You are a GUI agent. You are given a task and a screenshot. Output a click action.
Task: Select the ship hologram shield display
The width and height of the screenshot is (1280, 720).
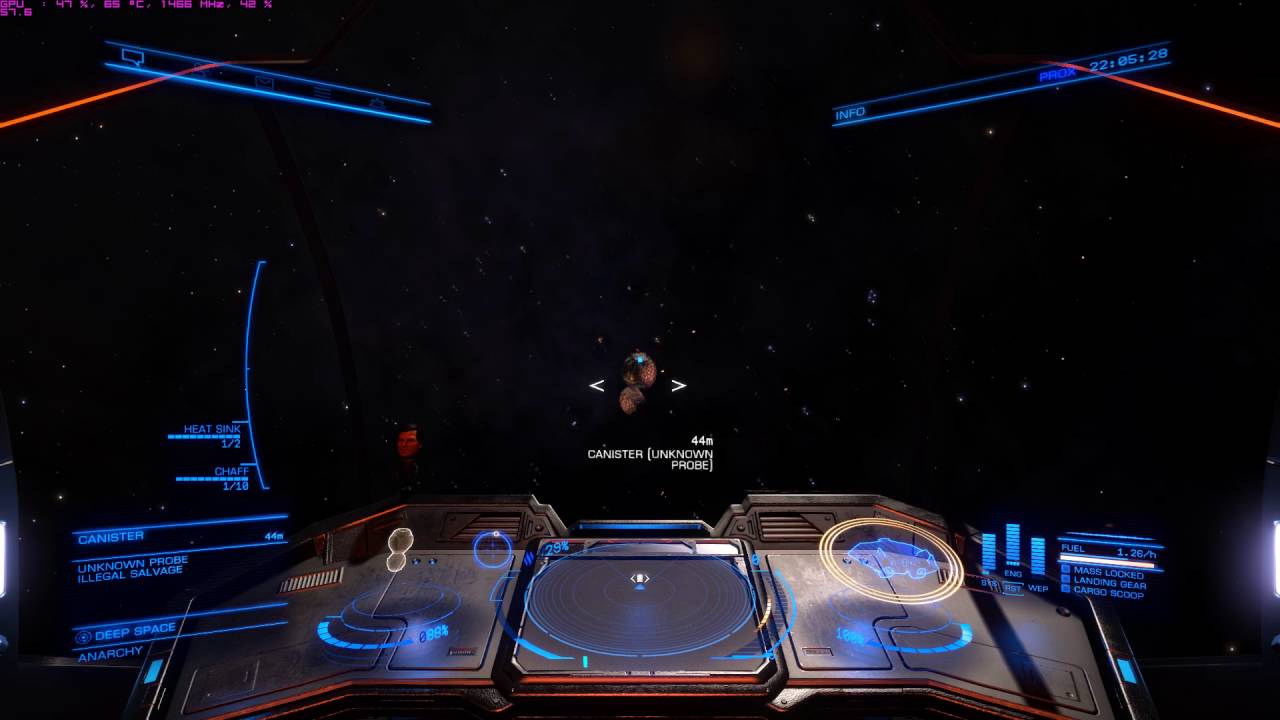click(890, 560)
